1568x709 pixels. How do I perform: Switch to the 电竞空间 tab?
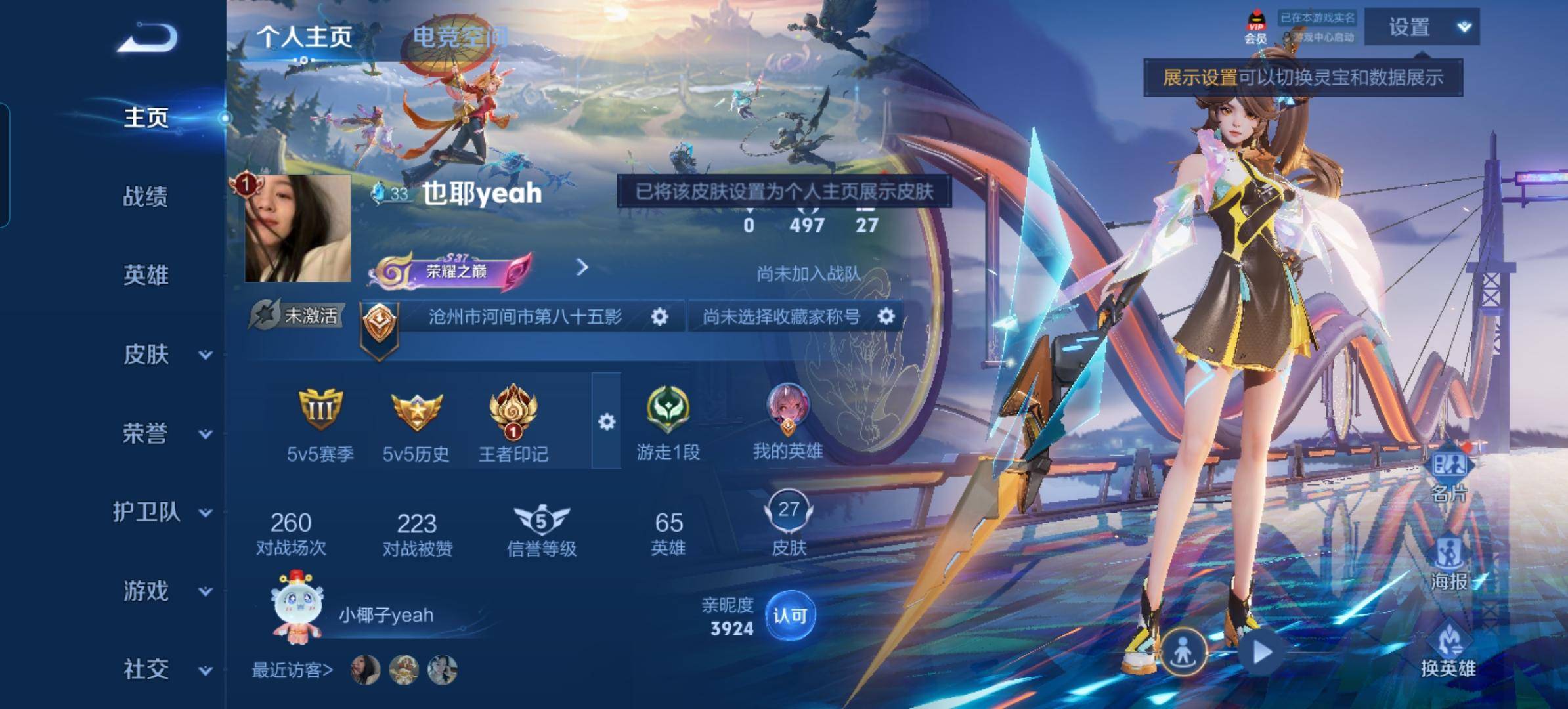pos(460,37)
